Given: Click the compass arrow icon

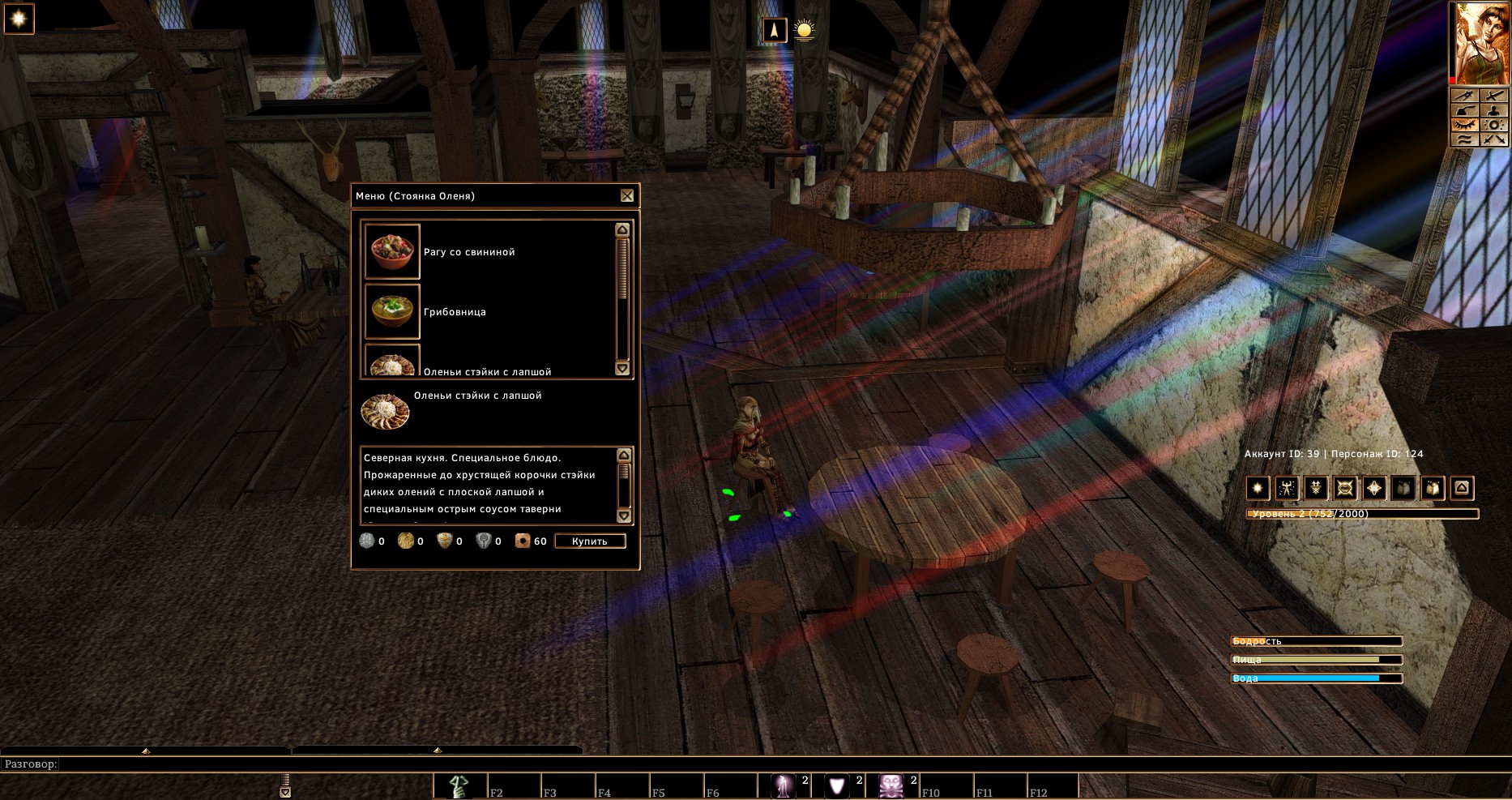Looking at the screenshot, I should click(x=775, y=31).
